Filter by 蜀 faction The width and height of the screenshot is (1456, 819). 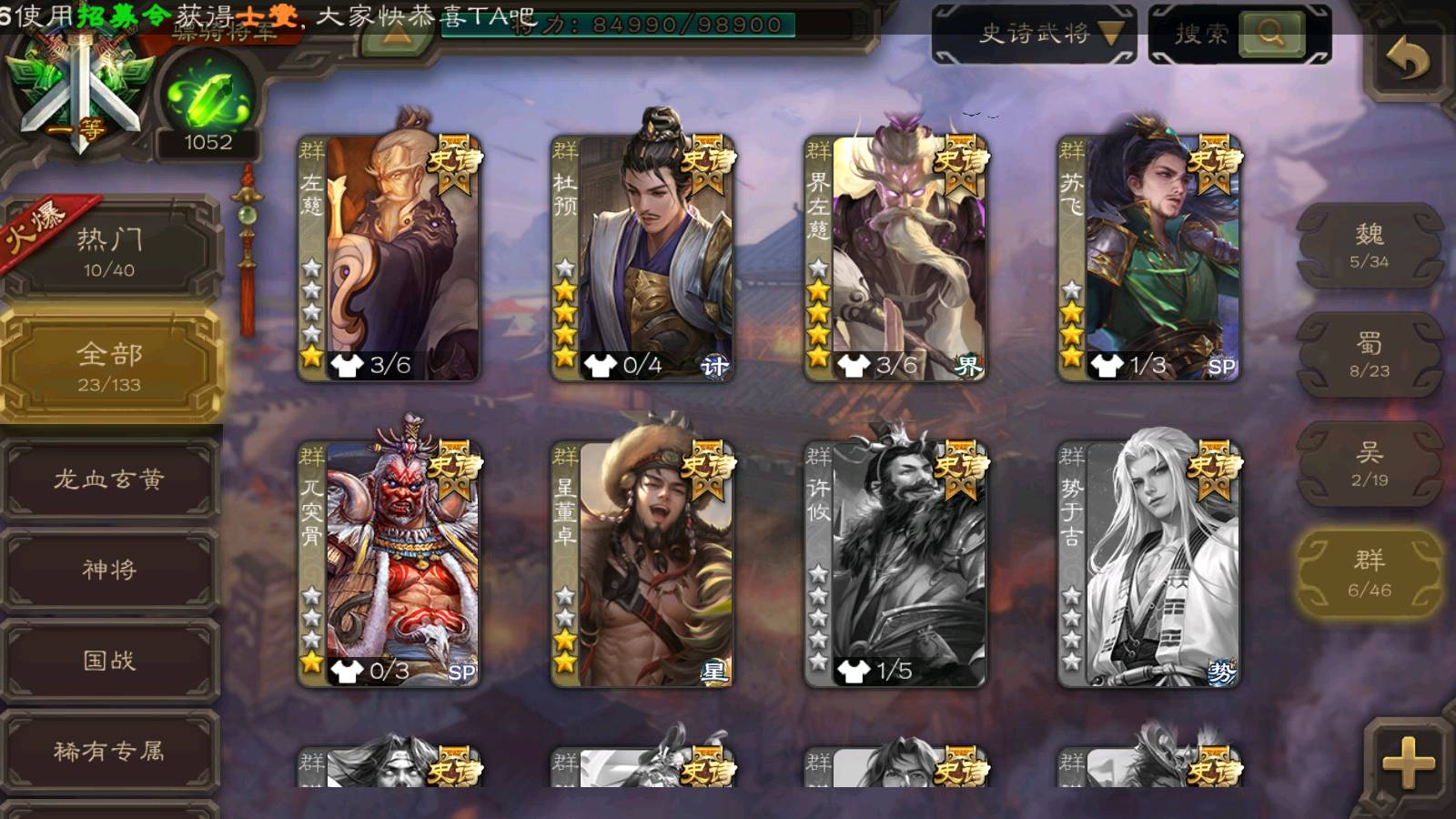(1369, 355)
